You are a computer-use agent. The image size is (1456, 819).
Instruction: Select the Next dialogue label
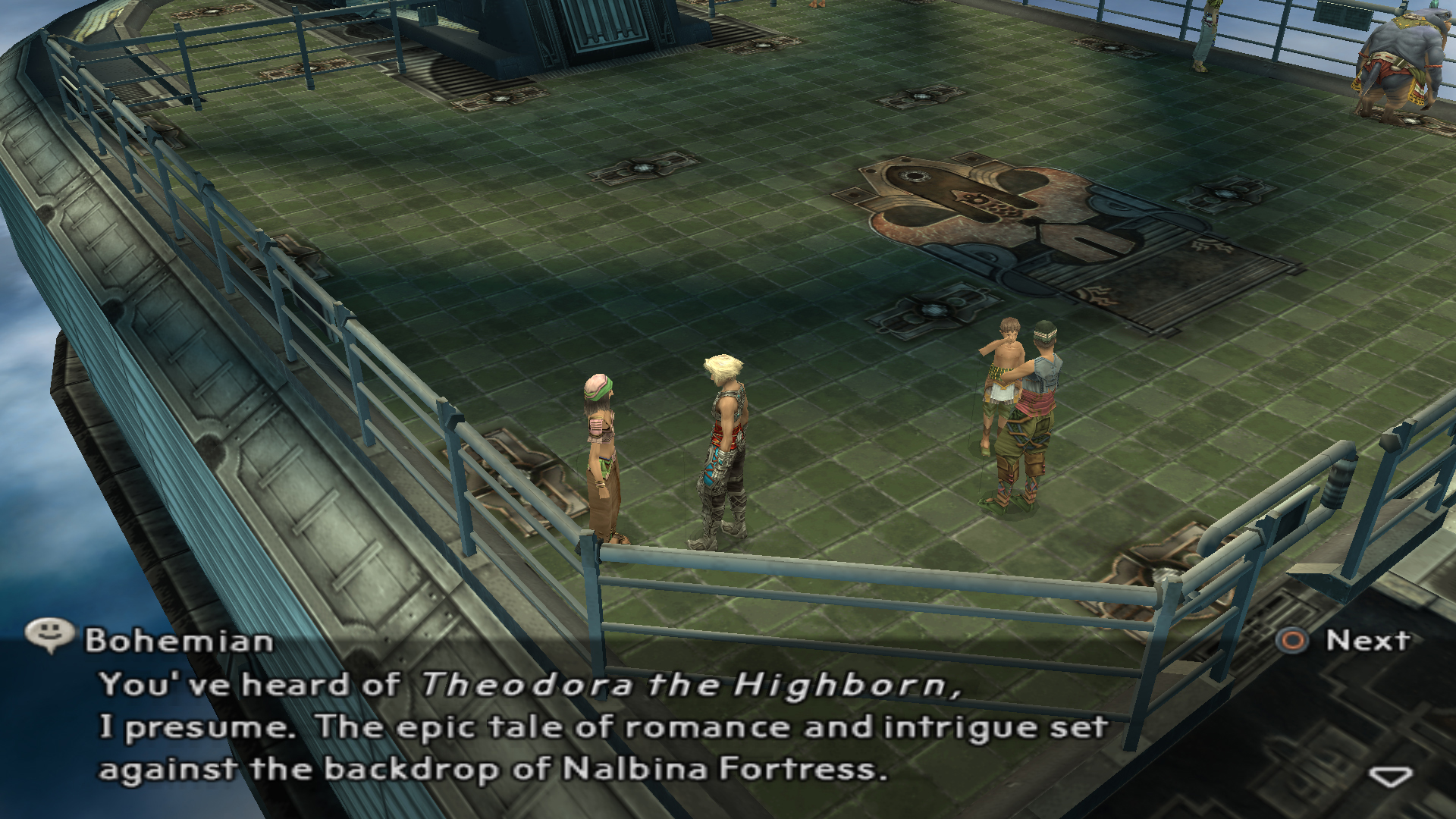(x=1367, y=641)
